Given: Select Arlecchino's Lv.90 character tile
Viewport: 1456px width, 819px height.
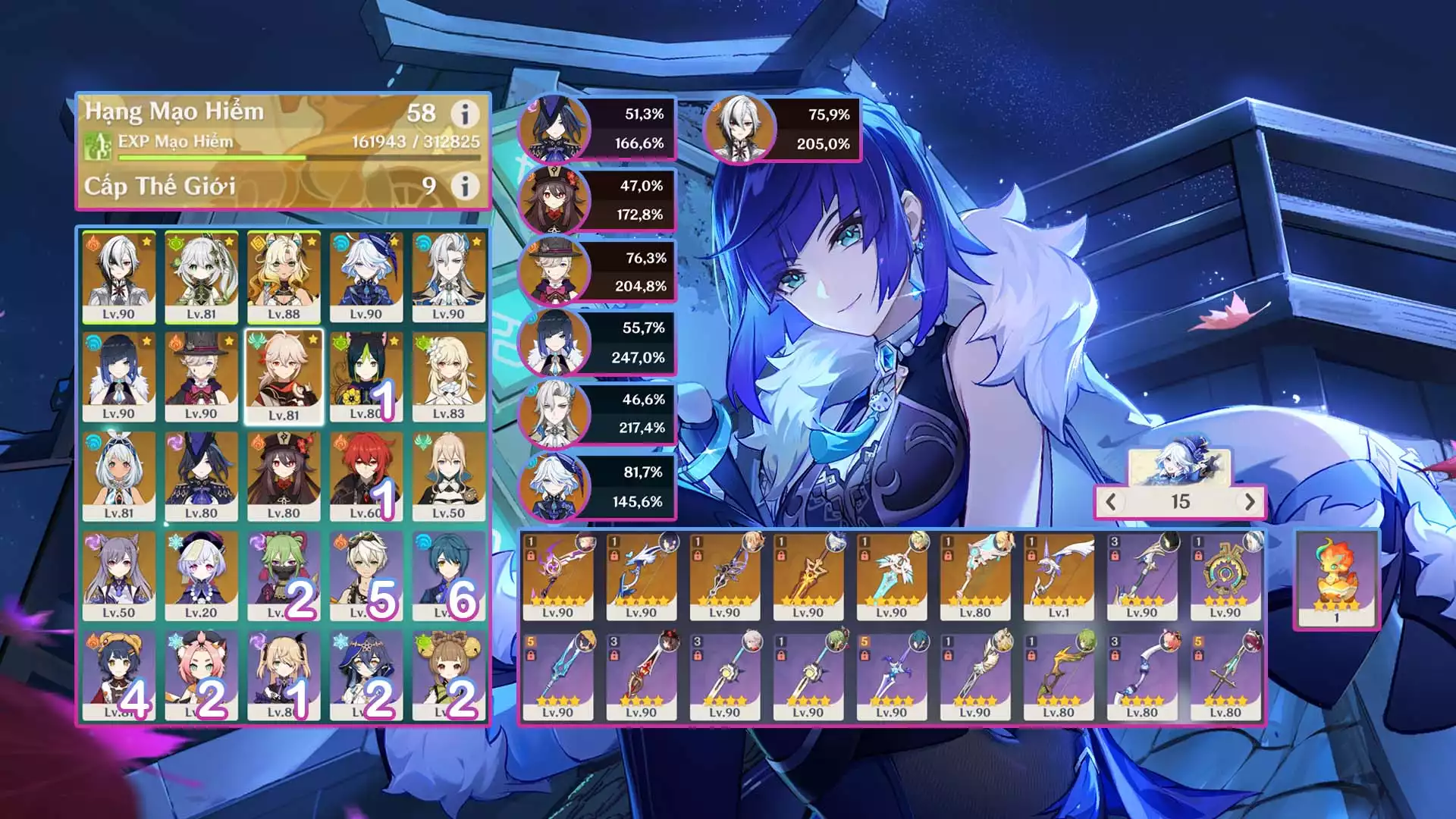Looking at the screenshot, I should pos(119,278).
